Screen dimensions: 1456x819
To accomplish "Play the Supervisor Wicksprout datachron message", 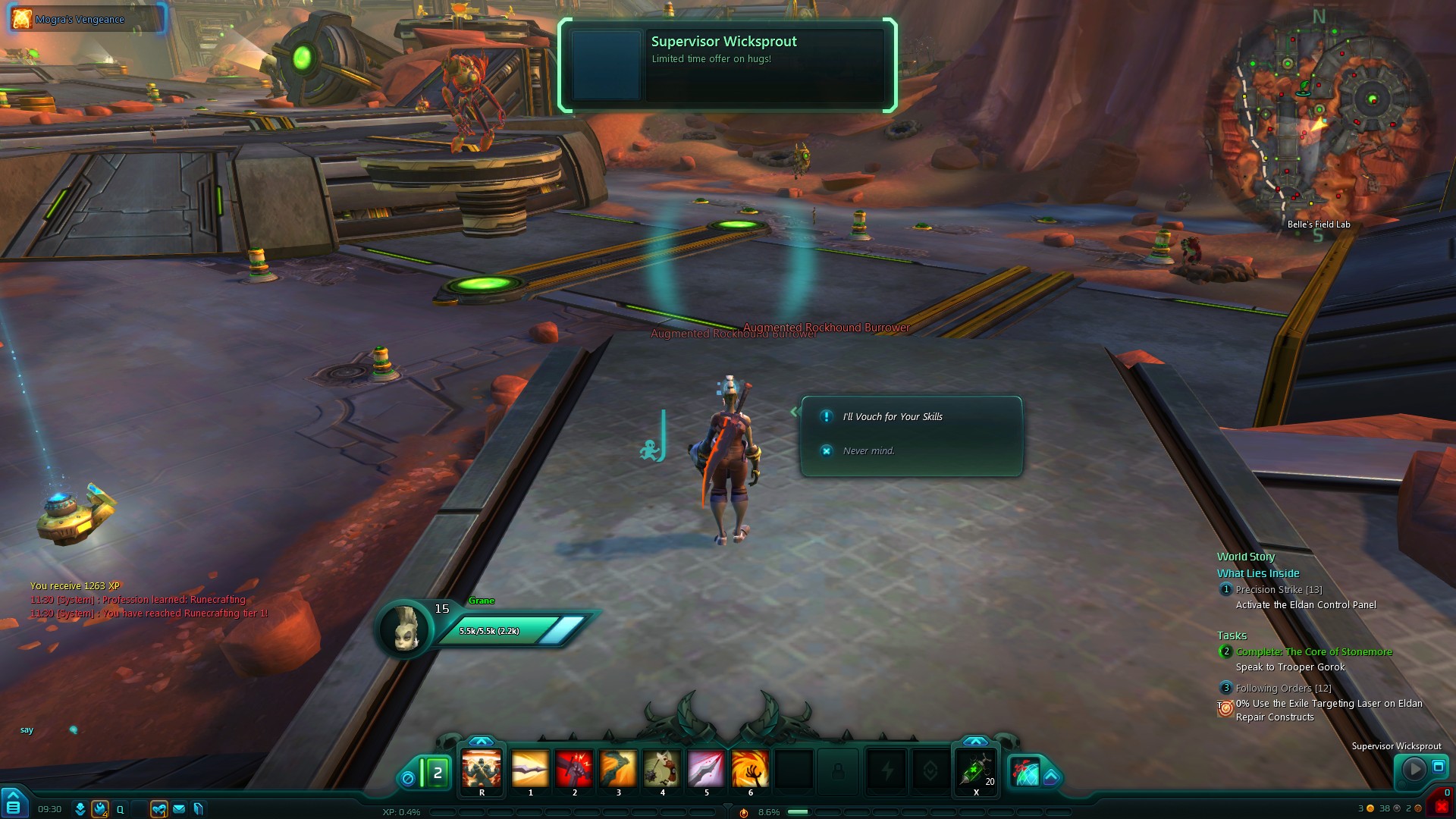I will coord(1414,770).
